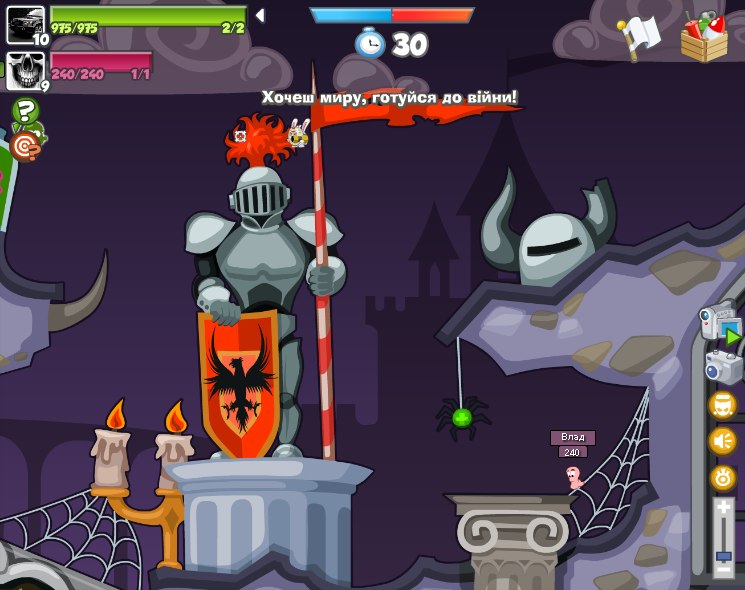The height and width of the screenshot is (590, 745).
Task: Take a screenshot with the photo camera
Action: pyautogui.click(x=722, y=367)
